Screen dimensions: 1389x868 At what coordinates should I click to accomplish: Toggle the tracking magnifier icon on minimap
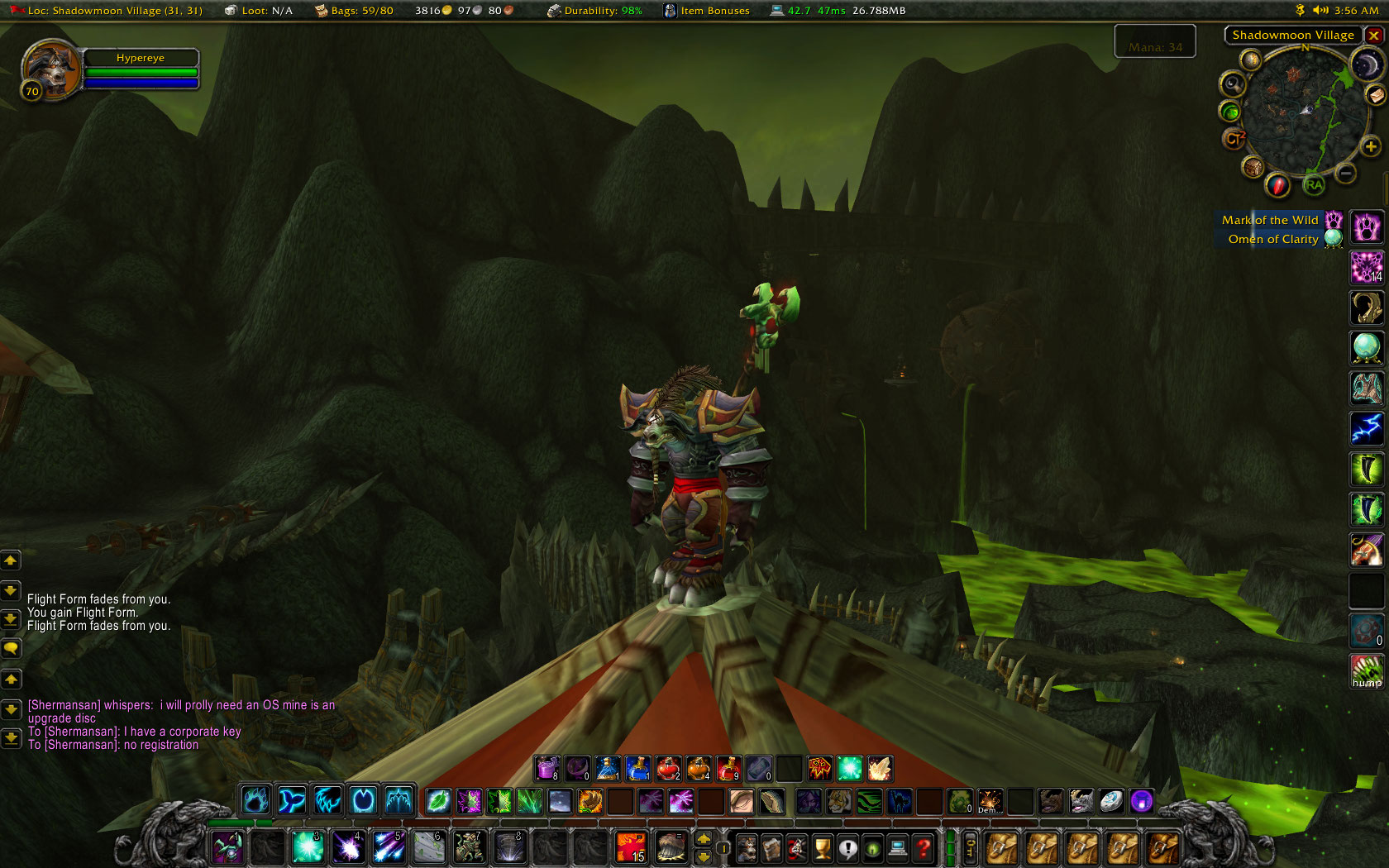tap(1233, 83)
